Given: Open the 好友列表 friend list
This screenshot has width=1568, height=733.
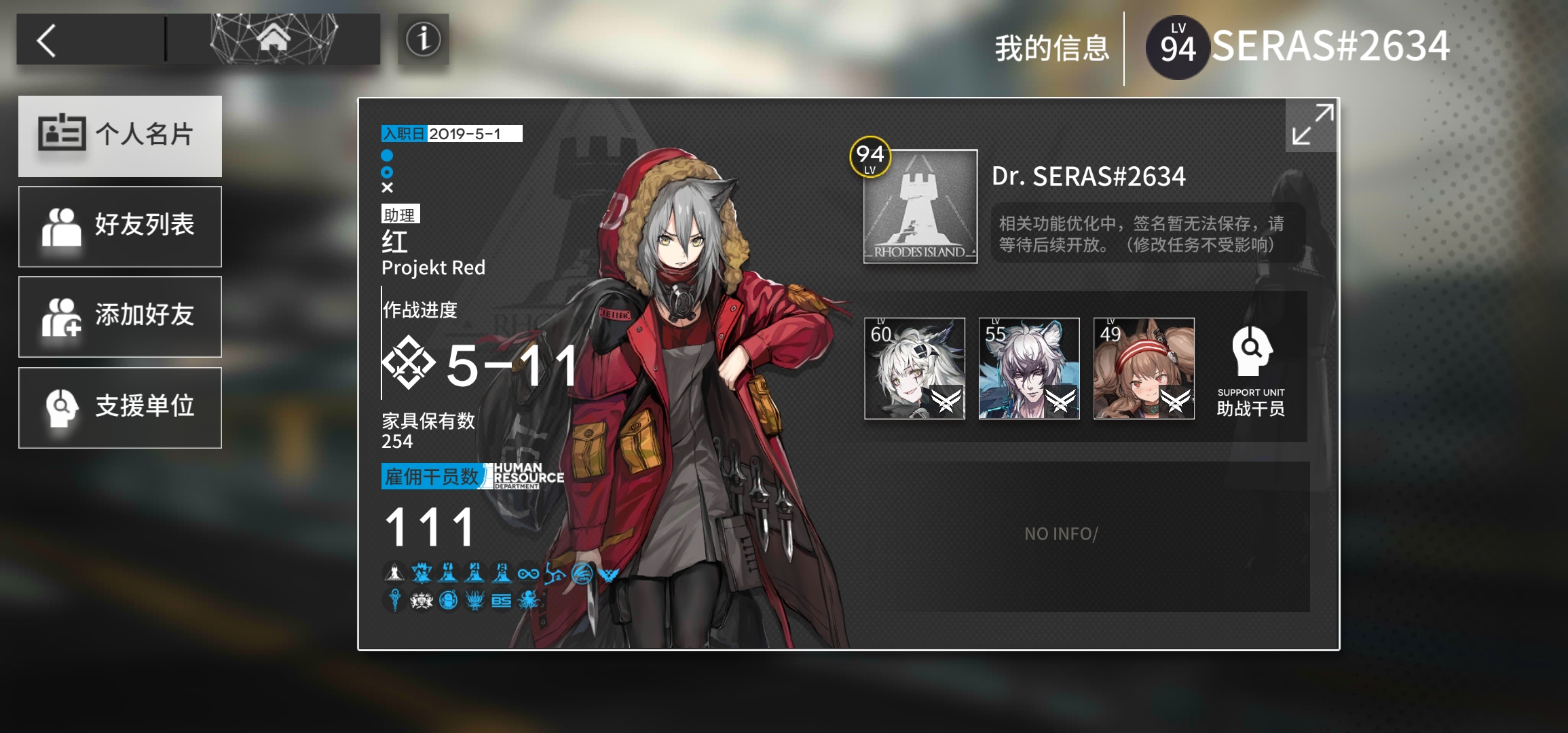Looking at the screenshot, I should pyautogui.click(x=120, y=226).
